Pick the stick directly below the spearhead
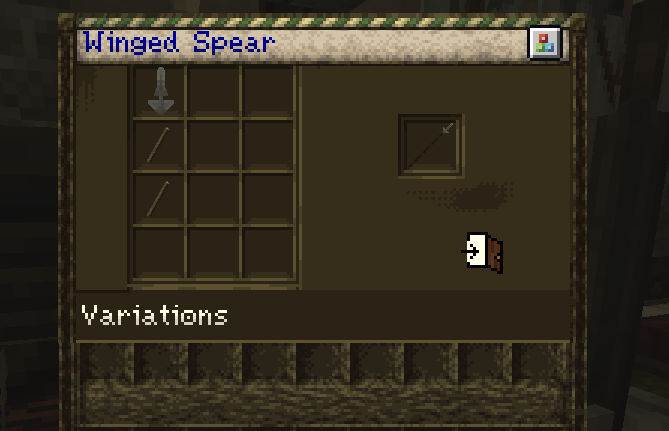Screen dimensions: 669x431 click(x=159, y=146)
